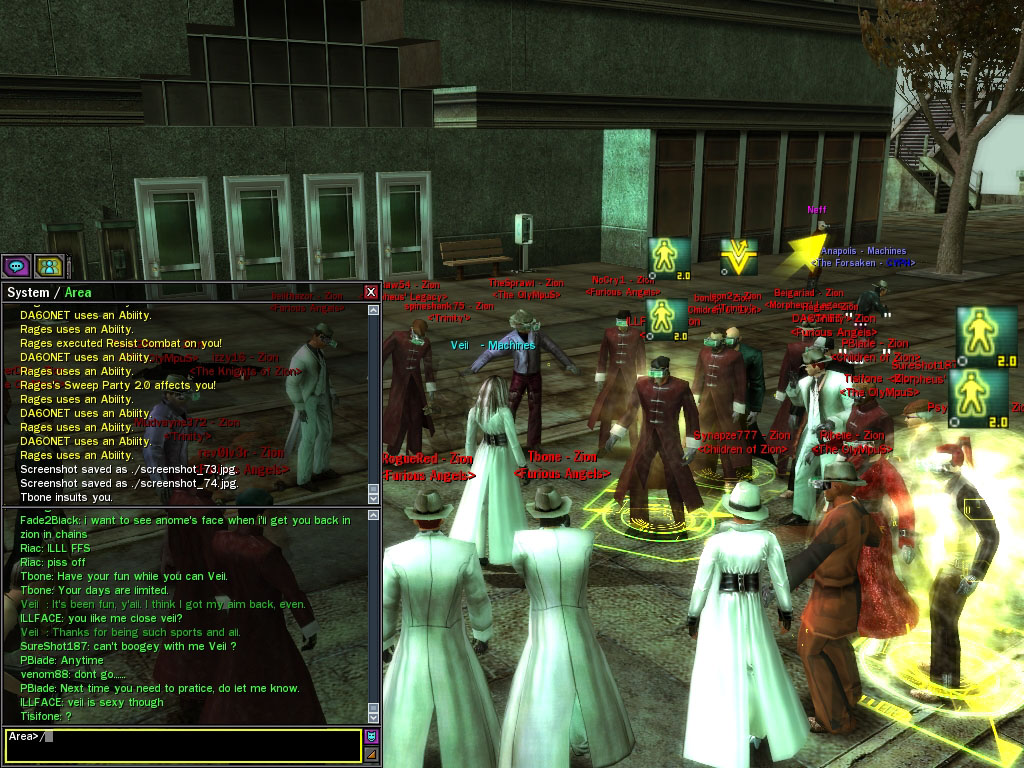Open the team members icon

tap(49, 266)
